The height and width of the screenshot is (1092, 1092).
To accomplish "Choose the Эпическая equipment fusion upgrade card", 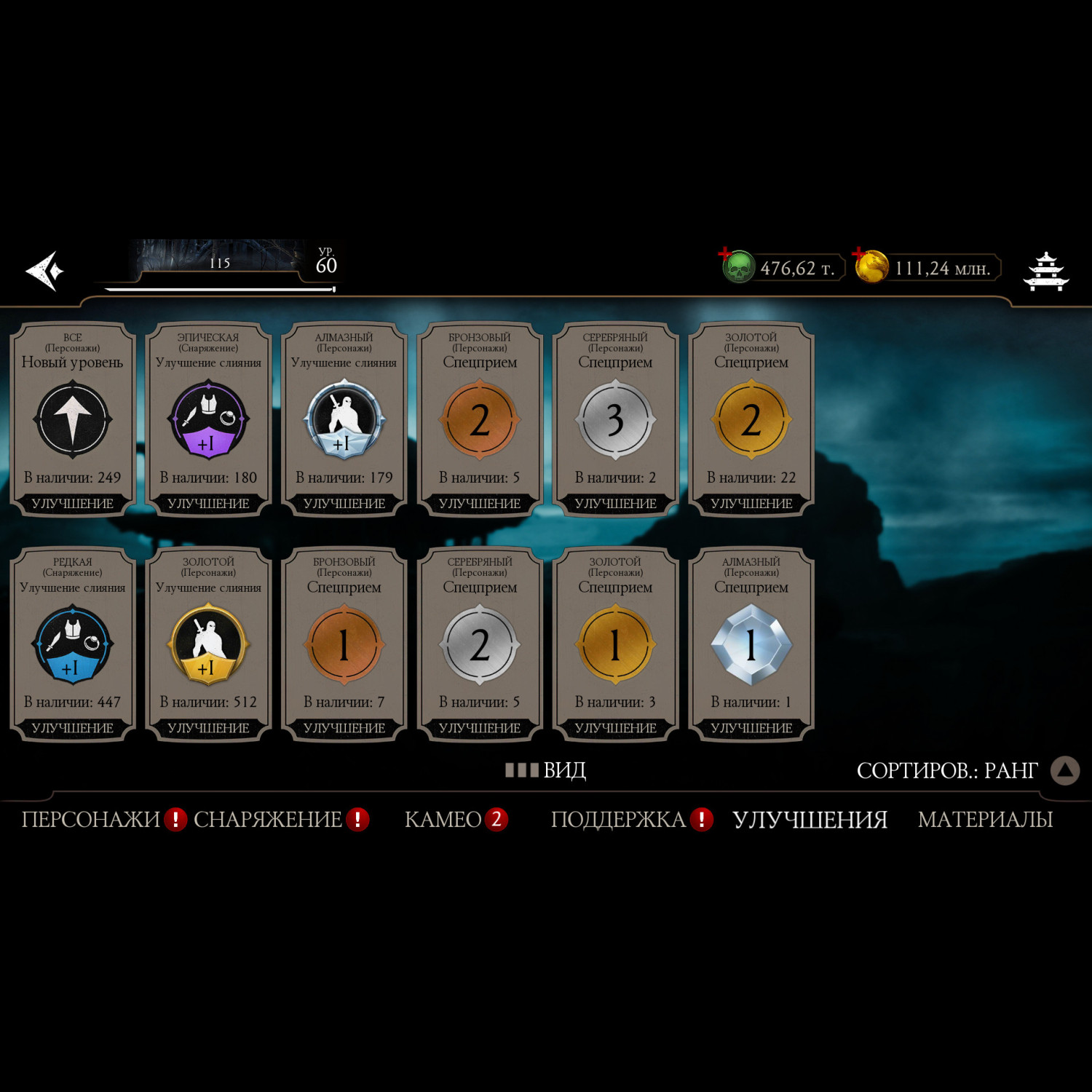I will [208, 419].
